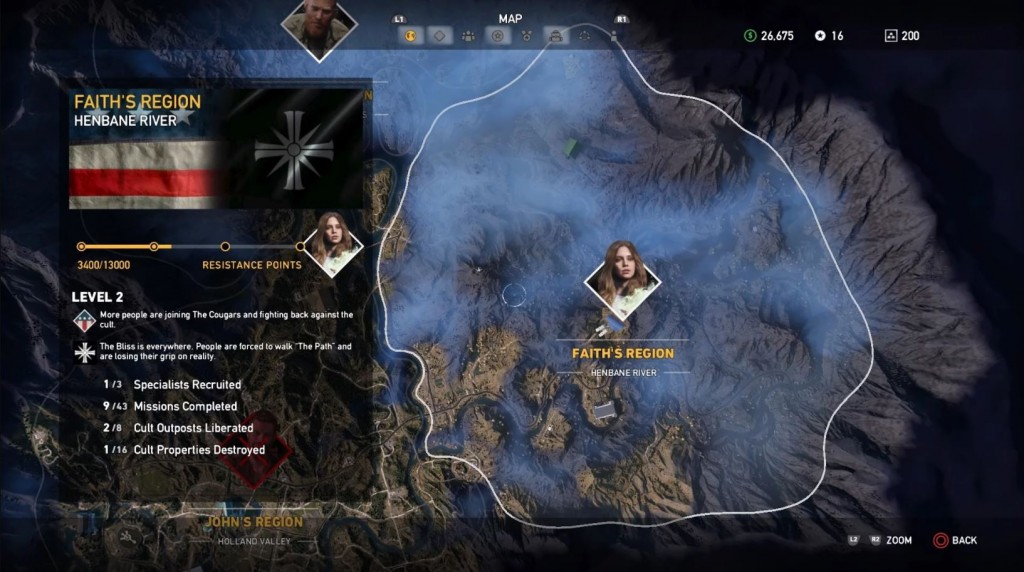Select the green marker on the map
Viewport: 1024px width, 572px height.
(x=570, y=147)
